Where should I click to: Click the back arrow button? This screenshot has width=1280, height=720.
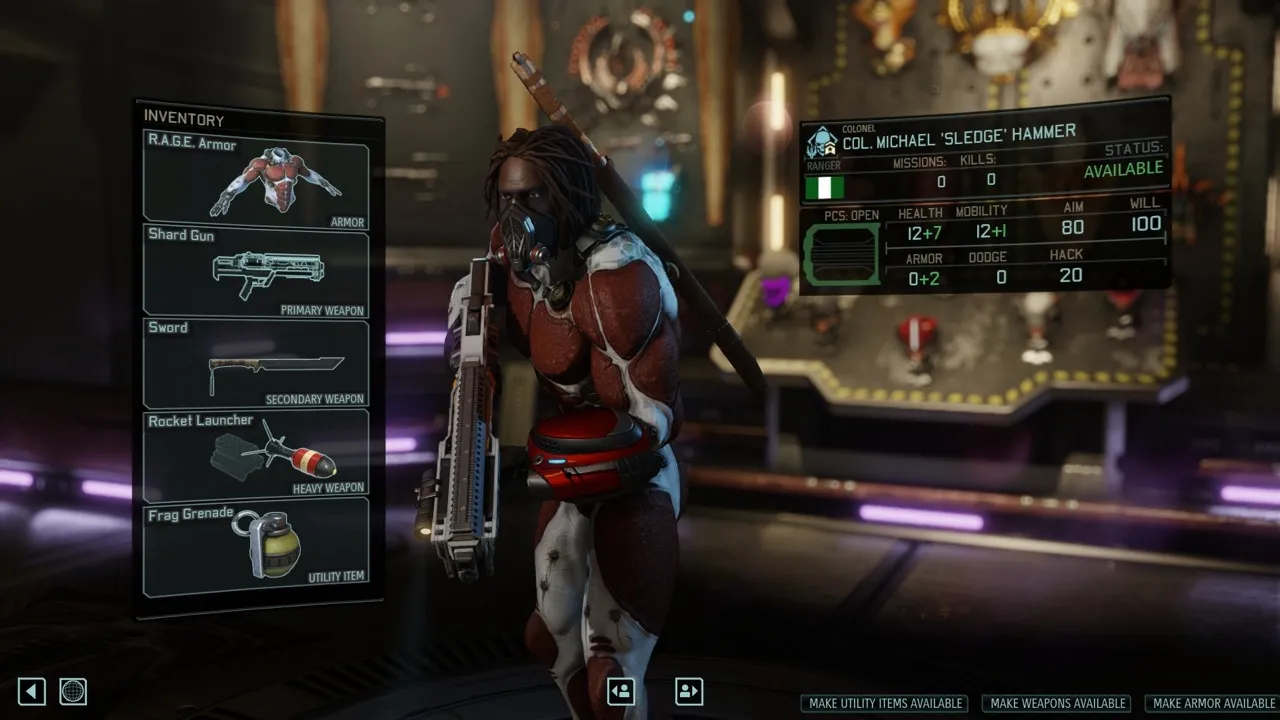tap(32, 691)
